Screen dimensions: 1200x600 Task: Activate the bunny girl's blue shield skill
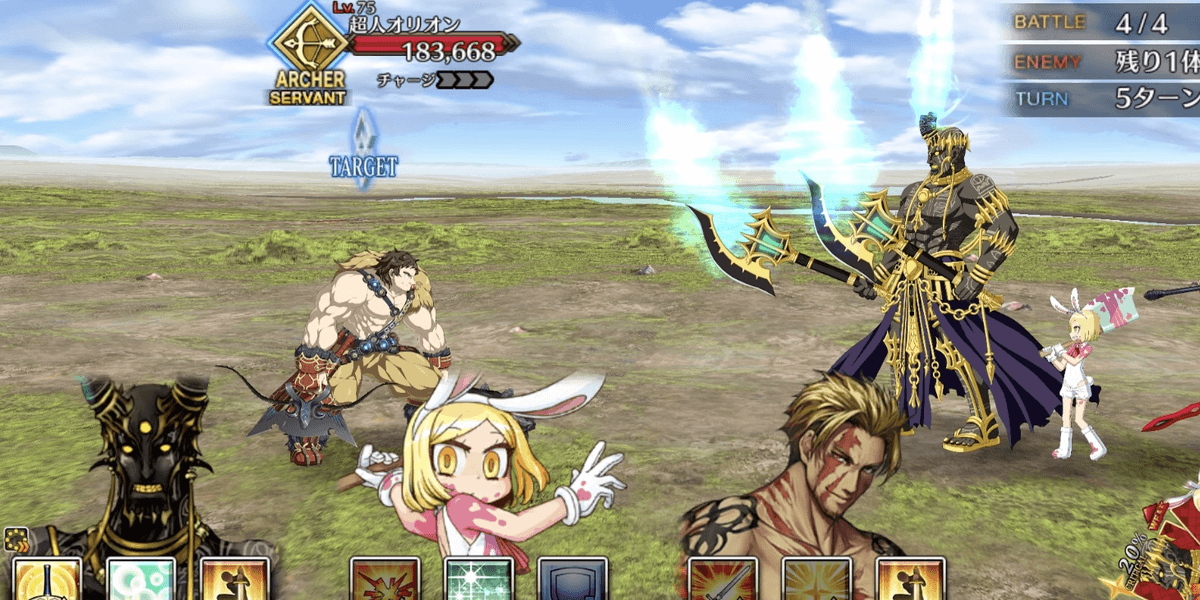click(573, 580)
